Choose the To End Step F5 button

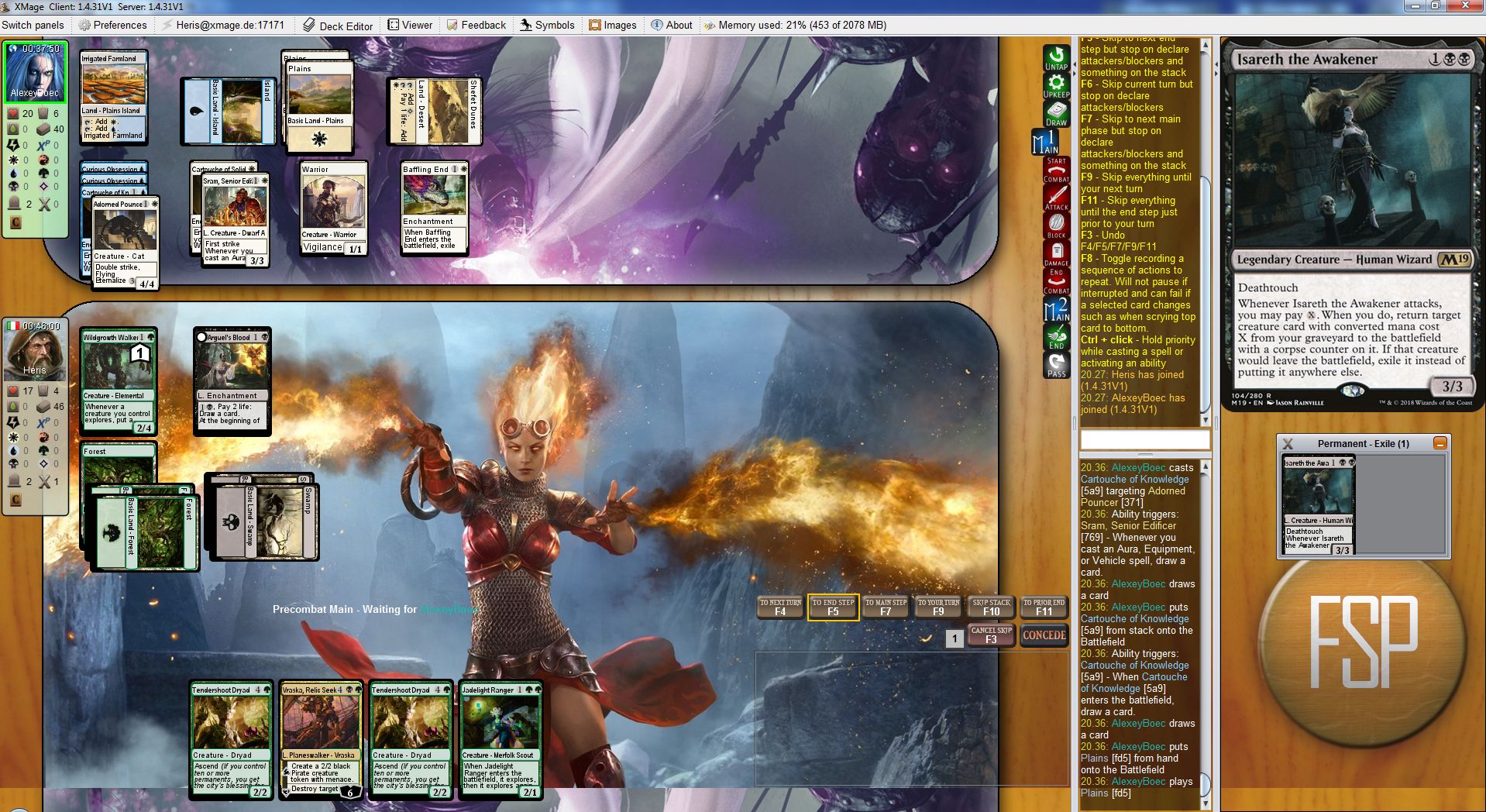(833, 607)
